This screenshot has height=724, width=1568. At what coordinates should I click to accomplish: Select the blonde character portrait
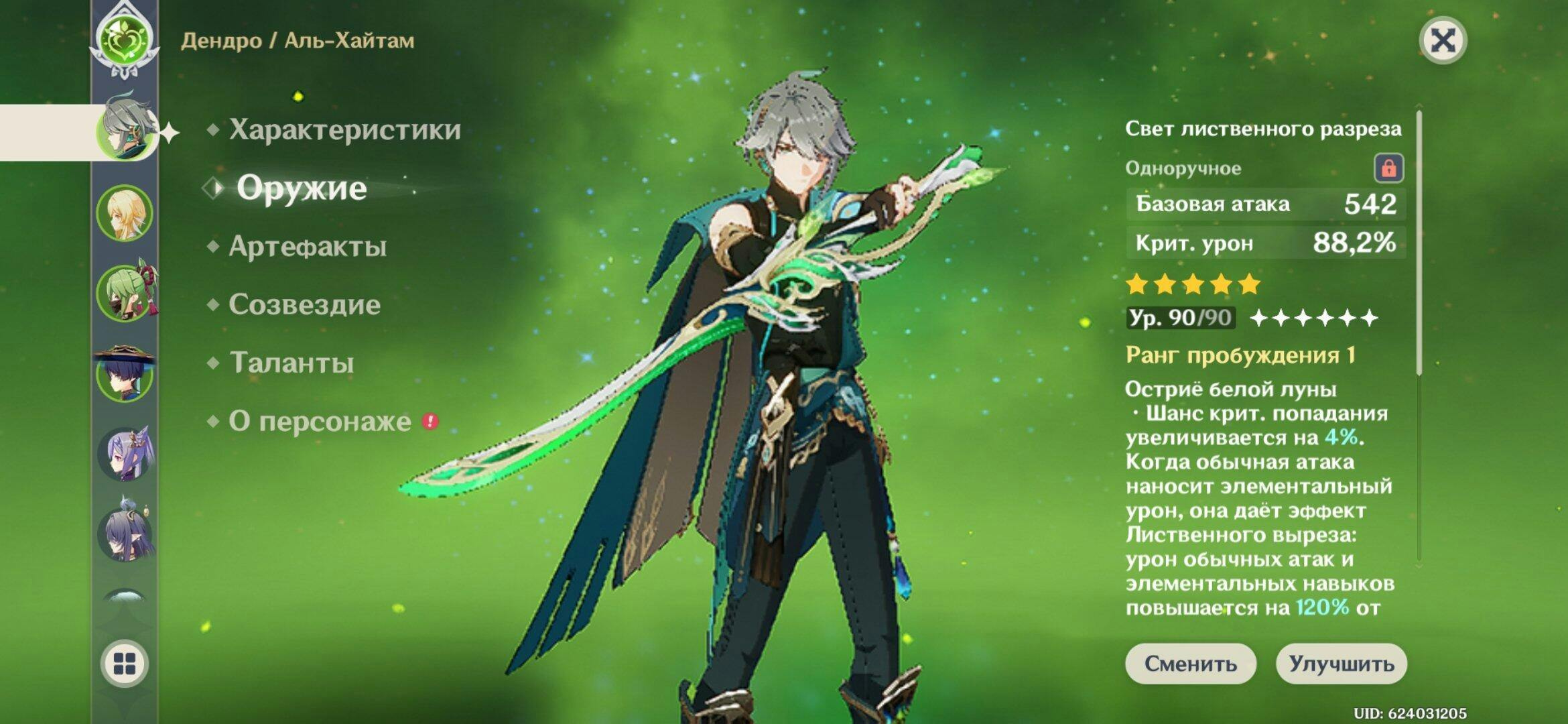[x=125, y=214]
